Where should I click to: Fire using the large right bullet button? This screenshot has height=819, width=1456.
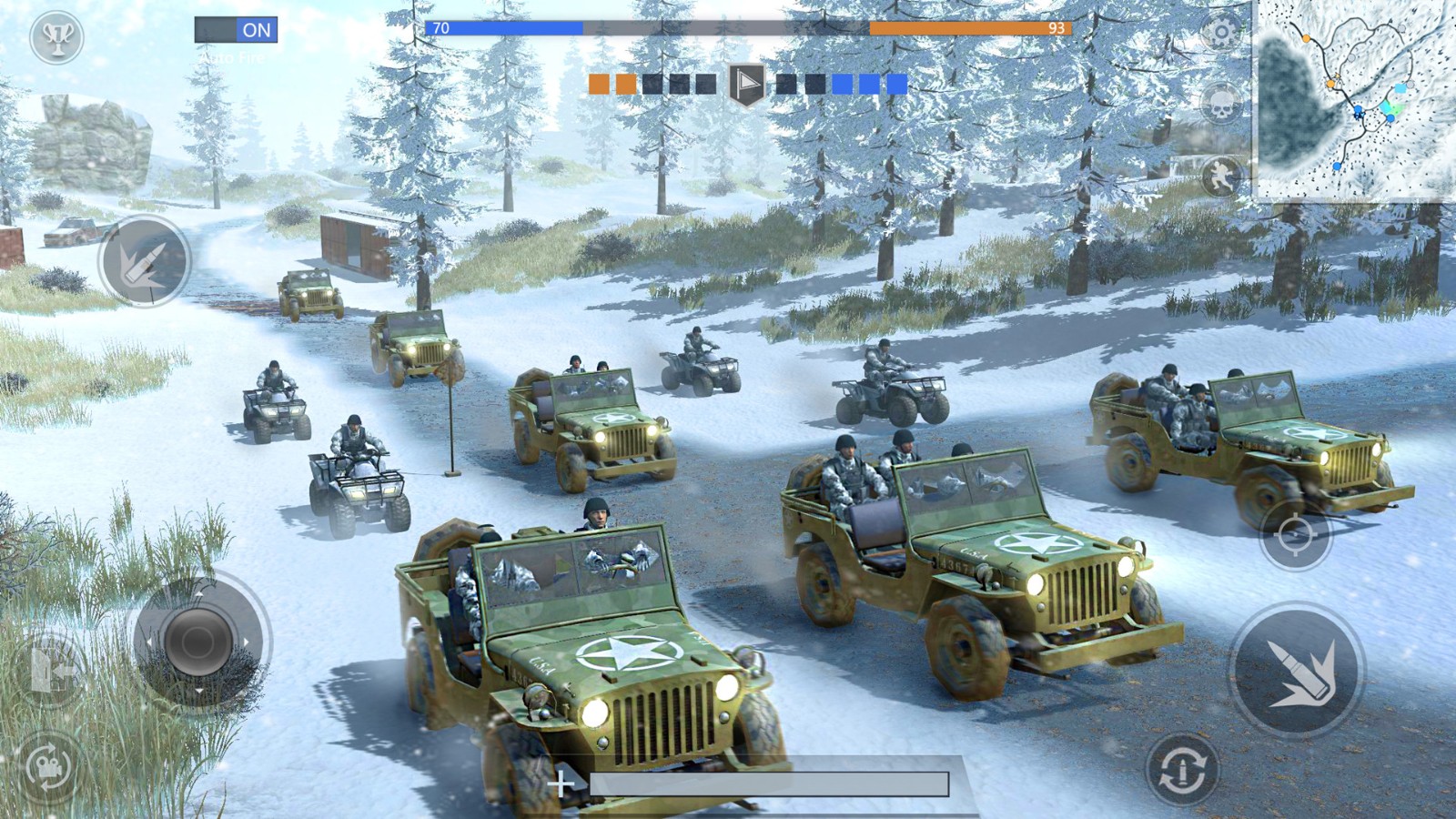[x=1296, y=672]
